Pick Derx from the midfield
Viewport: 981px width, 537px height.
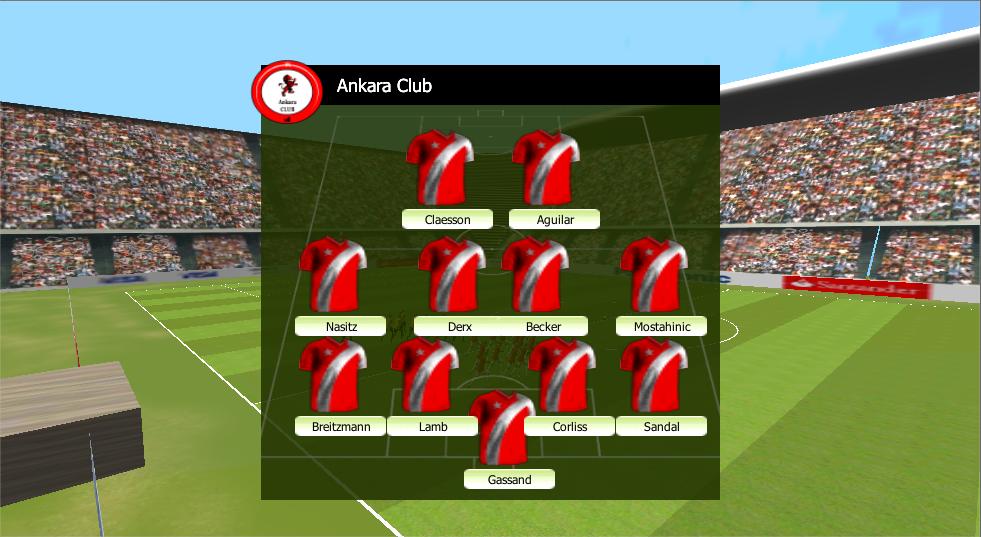point(459,327)
